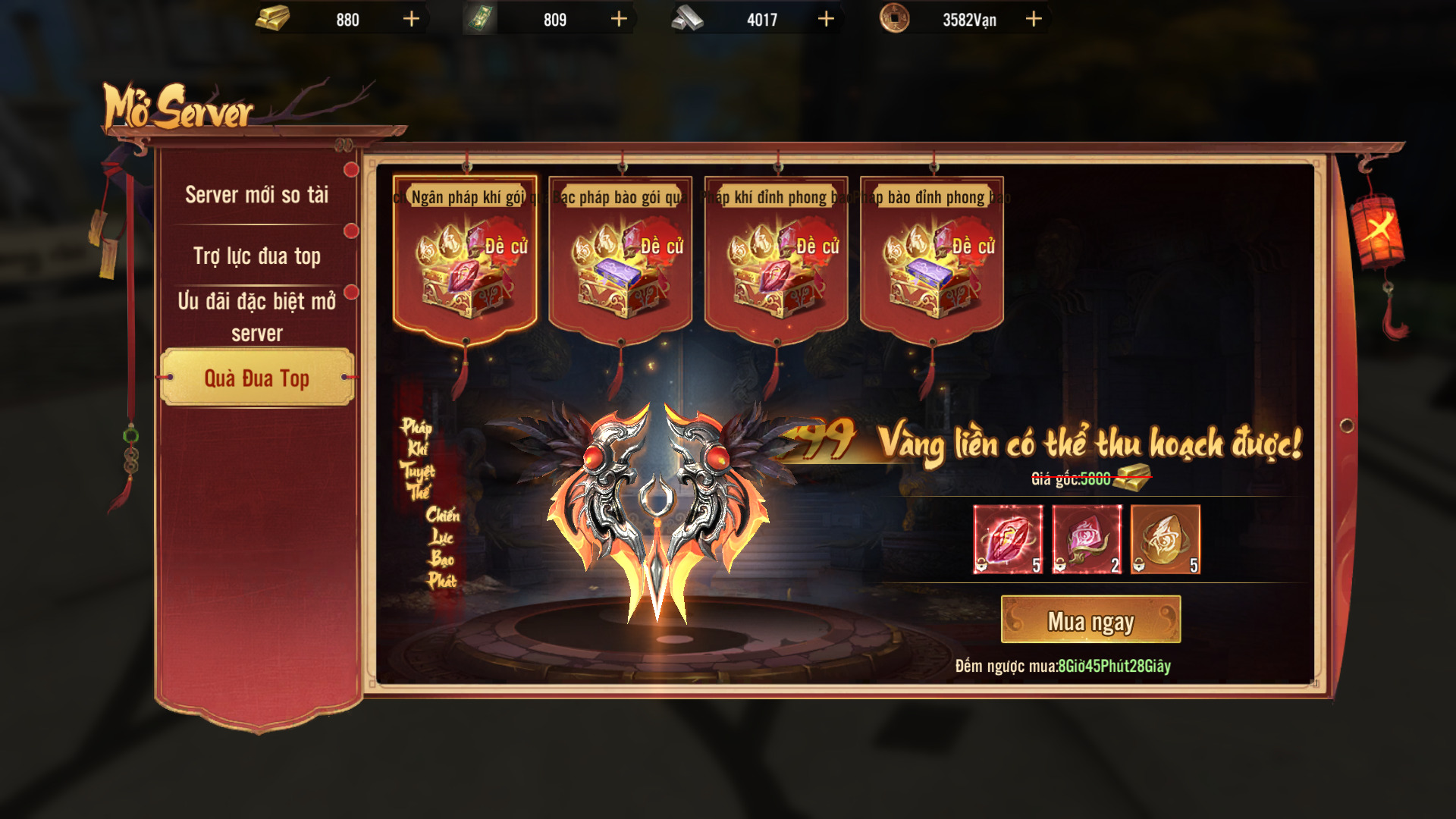Choose the Pháp bảo đỉnh phong banner
This screenshot has width=1456, height=819.
[x=932, y=258]
